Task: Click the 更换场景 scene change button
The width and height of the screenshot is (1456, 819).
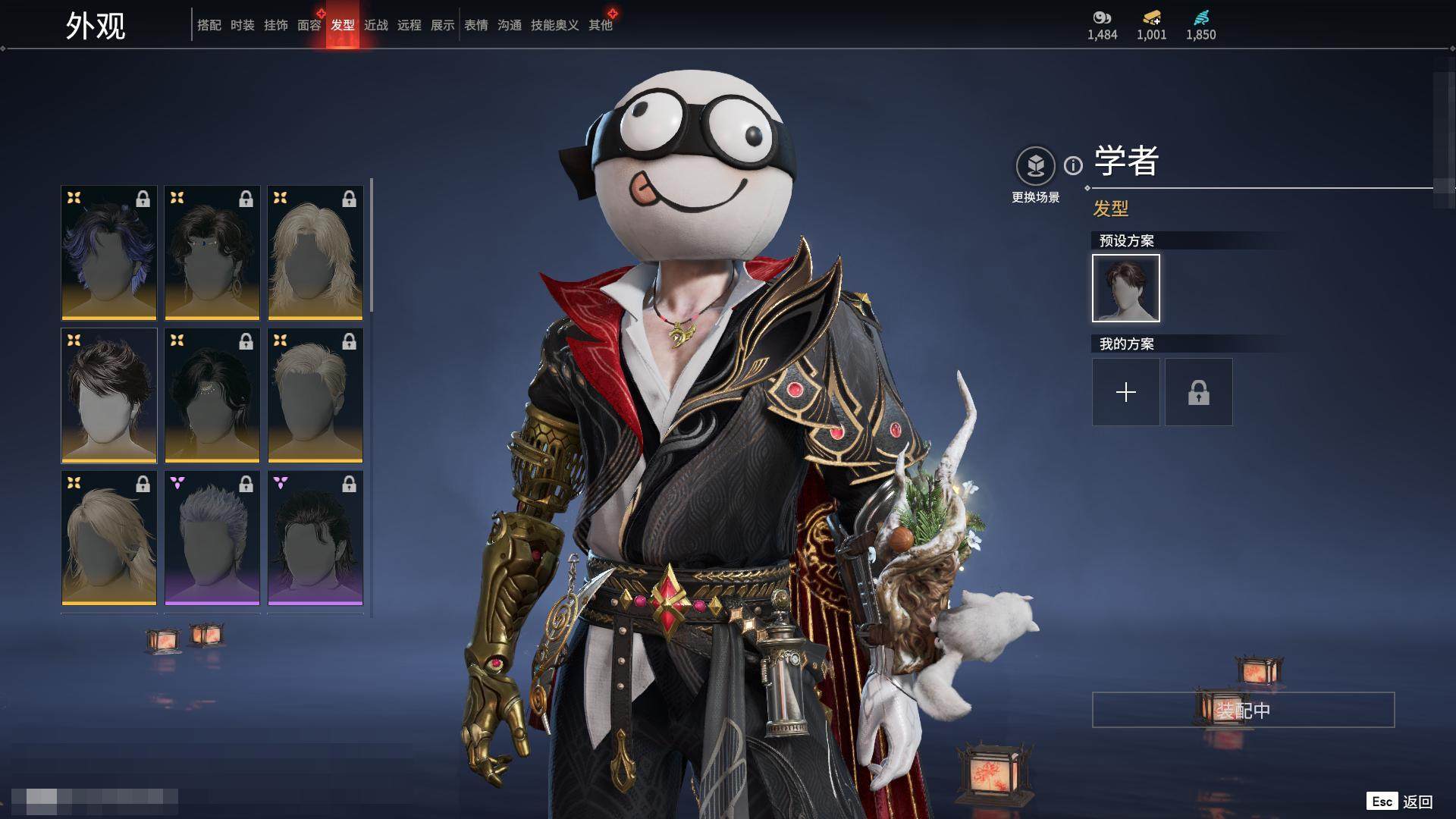Action: click(1035, 166)
